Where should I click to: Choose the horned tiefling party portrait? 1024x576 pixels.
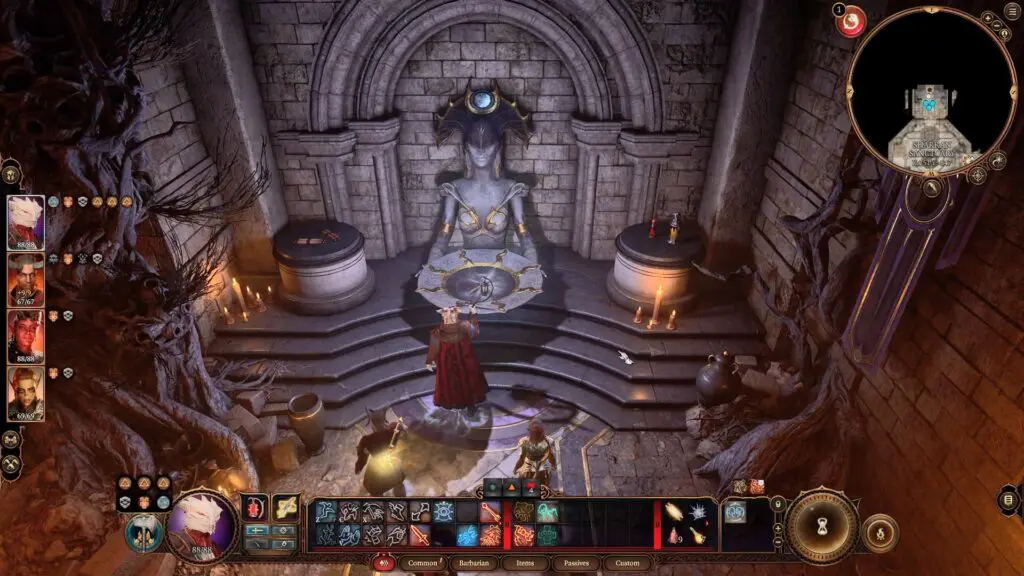(x=25, y=279)
